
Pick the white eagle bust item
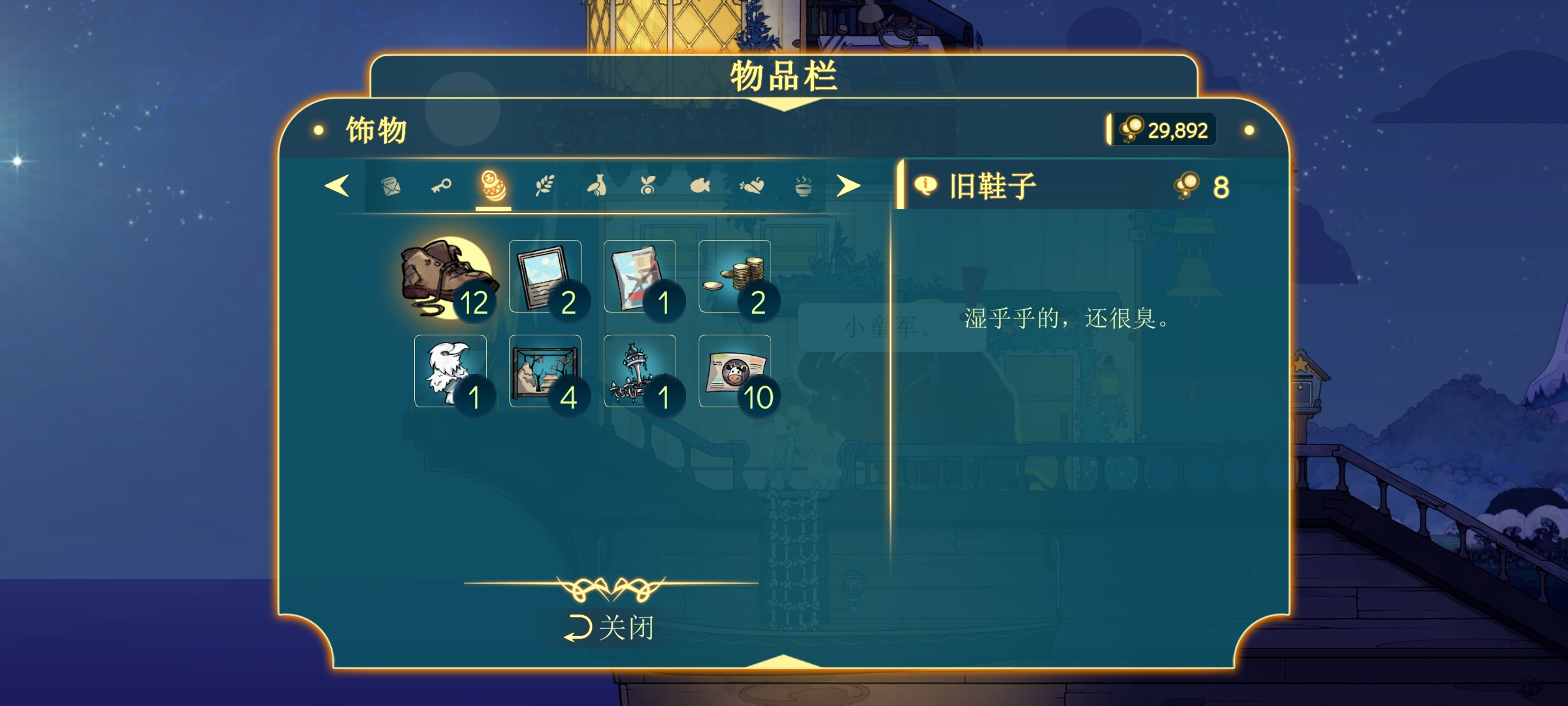coord(450,371)
